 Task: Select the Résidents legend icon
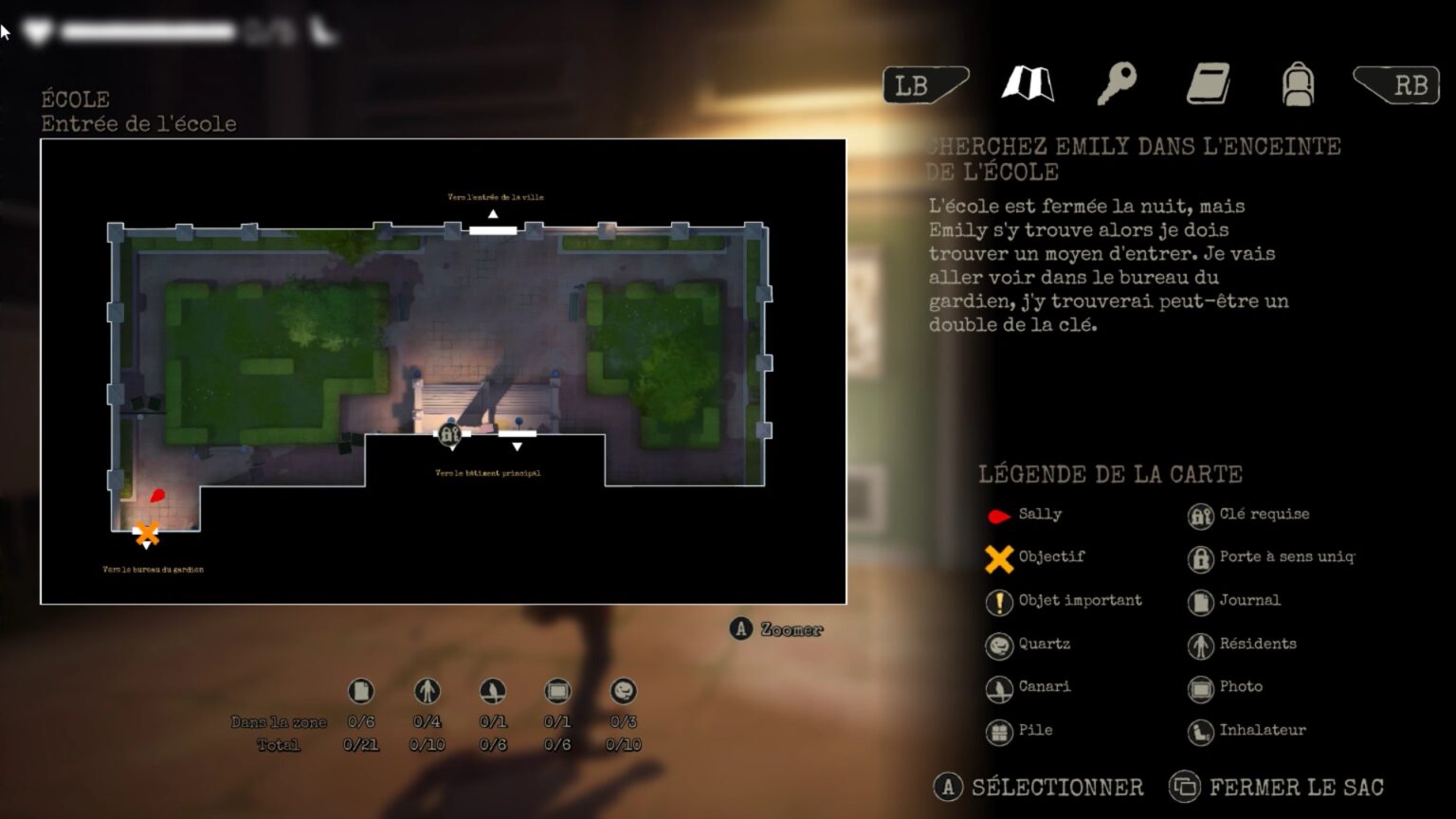pos(1201,644)
